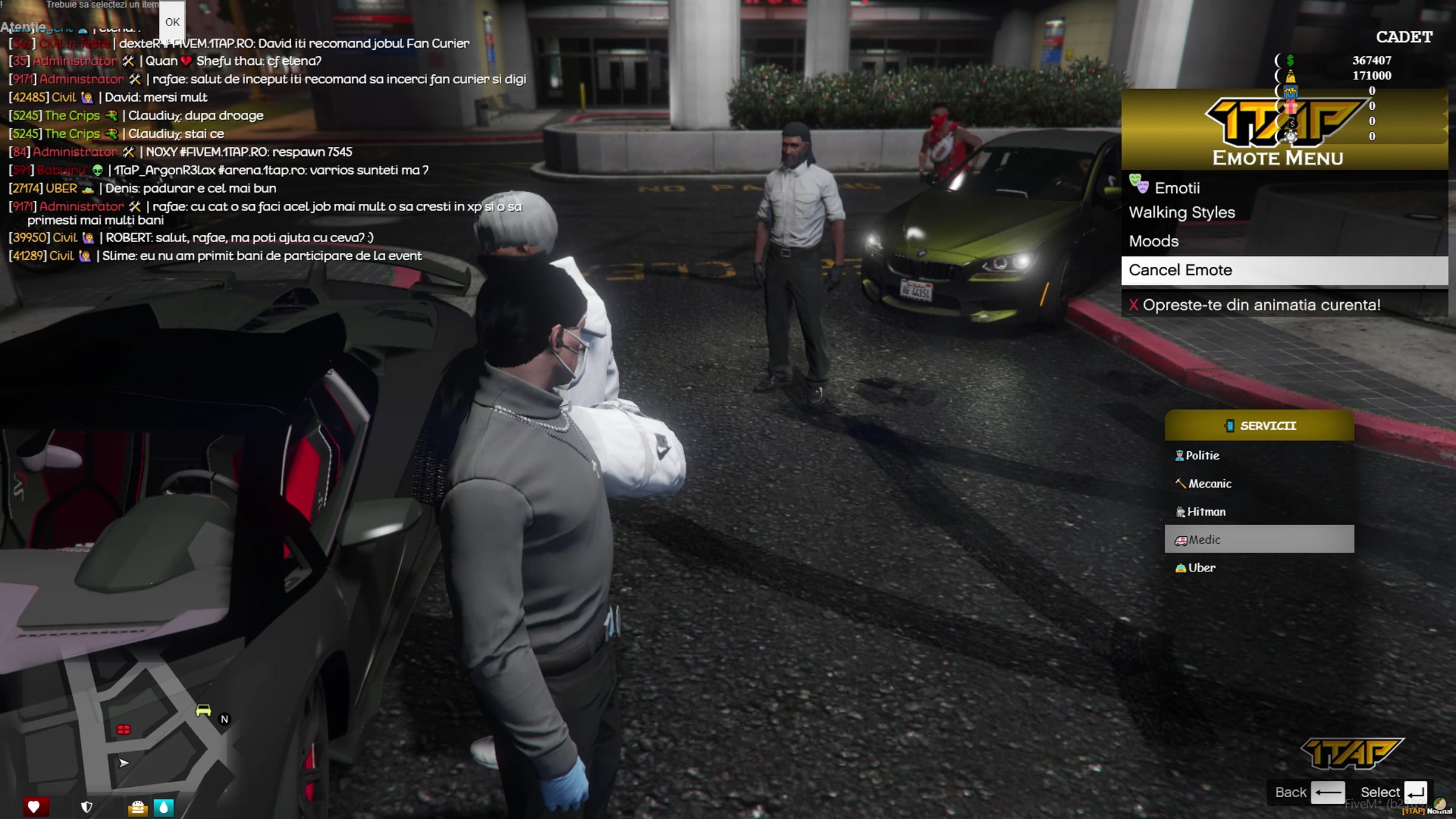This screenshot has width=1456, height=819.
Task: Select Hitman in Servicii menu
Action: pyautogui.click(x=1205, y=512)
